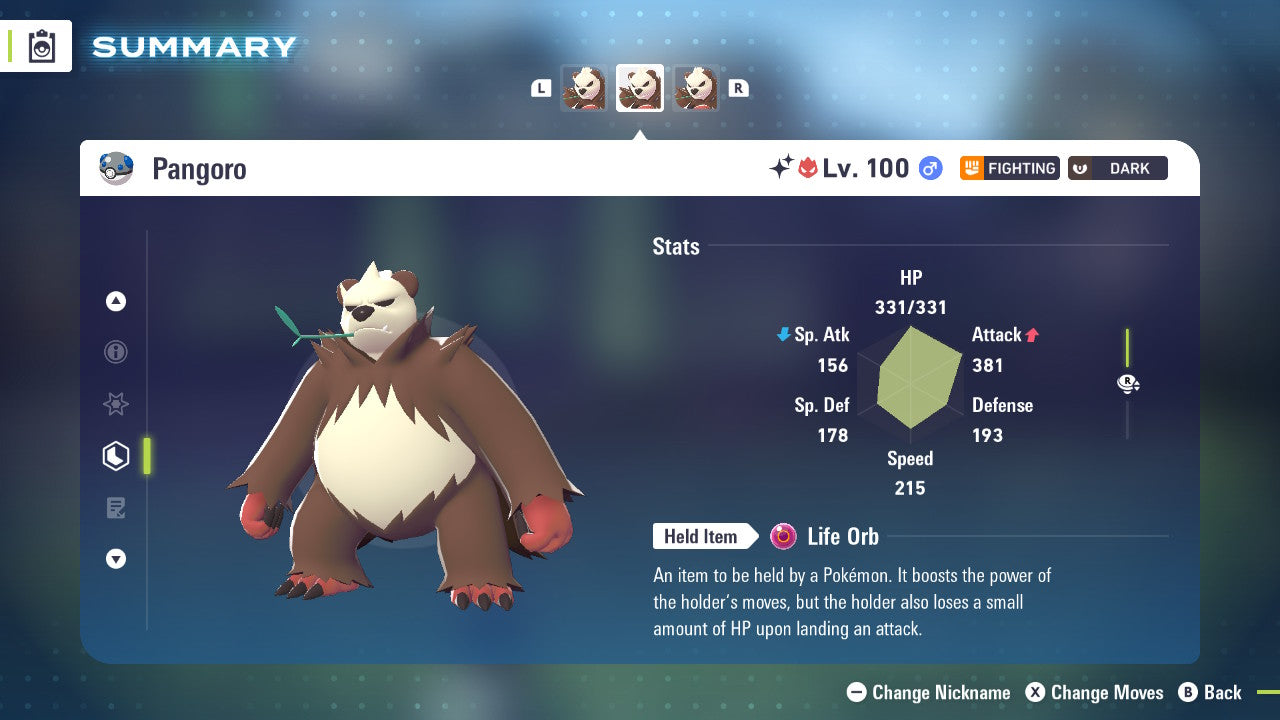
Task: Select the leftmost Pangoro thumbnail at the top
Action: click(x=584, y=88)
